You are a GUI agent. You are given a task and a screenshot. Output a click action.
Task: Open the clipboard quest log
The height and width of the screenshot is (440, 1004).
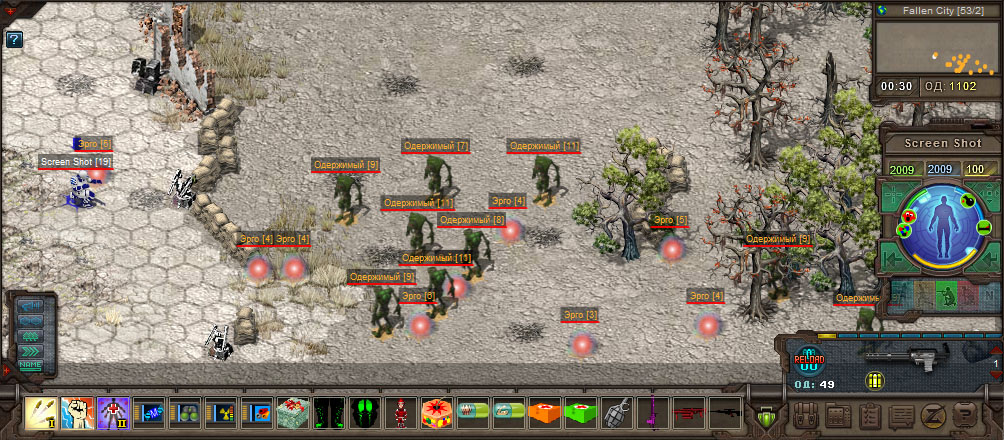[870, 414]
